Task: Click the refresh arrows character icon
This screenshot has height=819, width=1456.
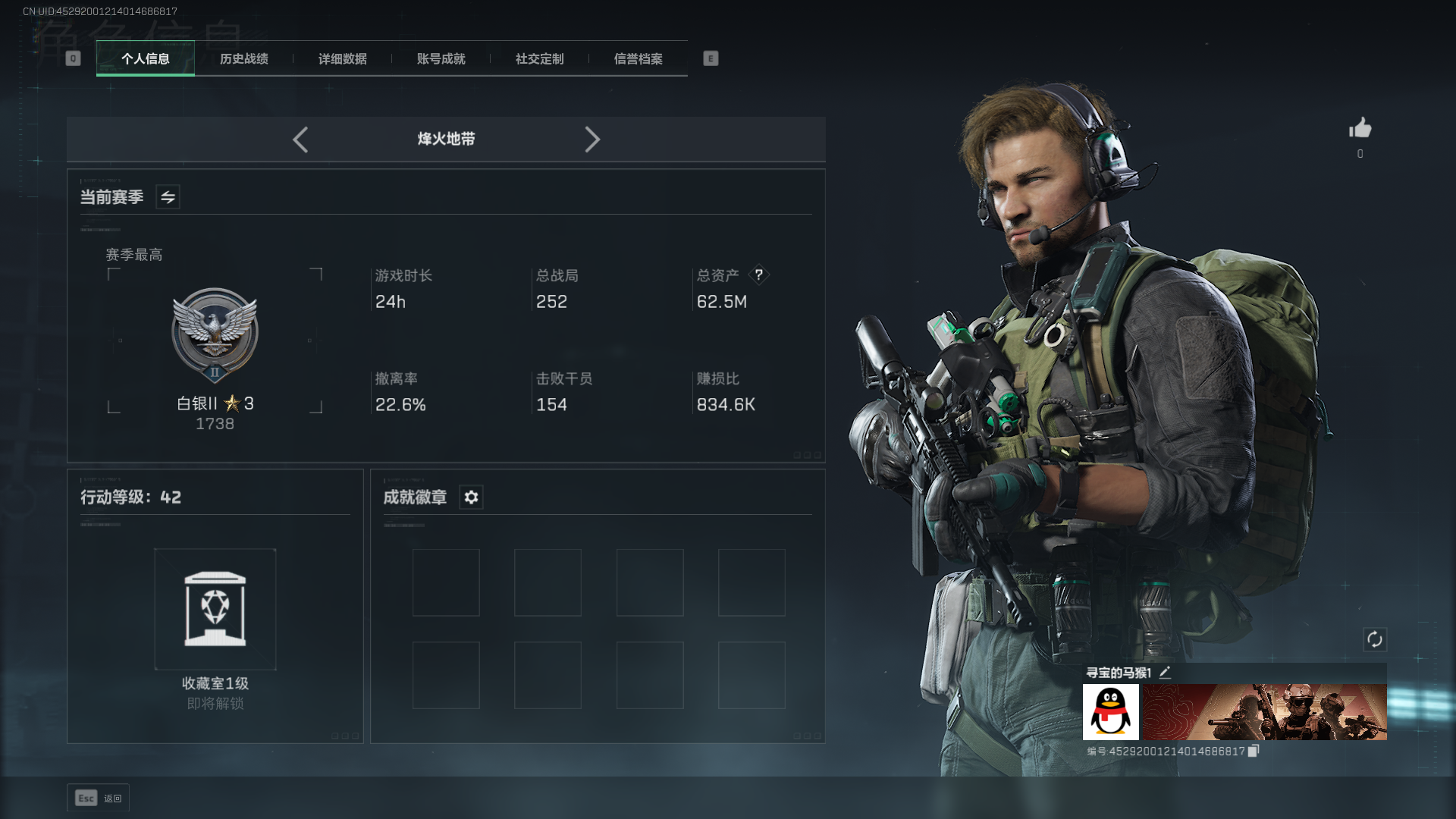Action: pyautogui.click(x=1375, y=639)
